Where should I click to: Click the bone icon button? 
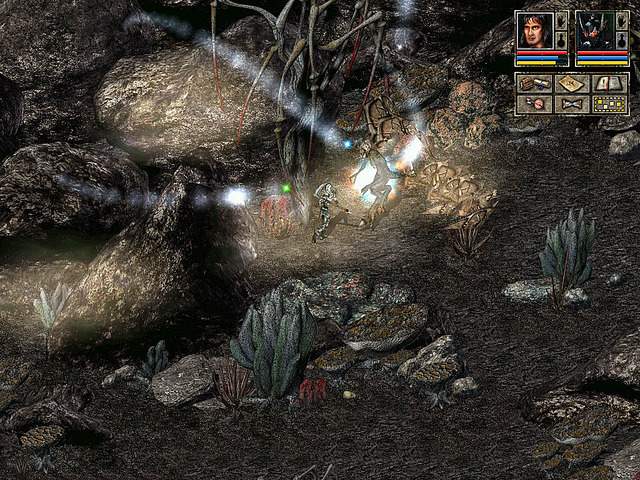coord(571,103)
